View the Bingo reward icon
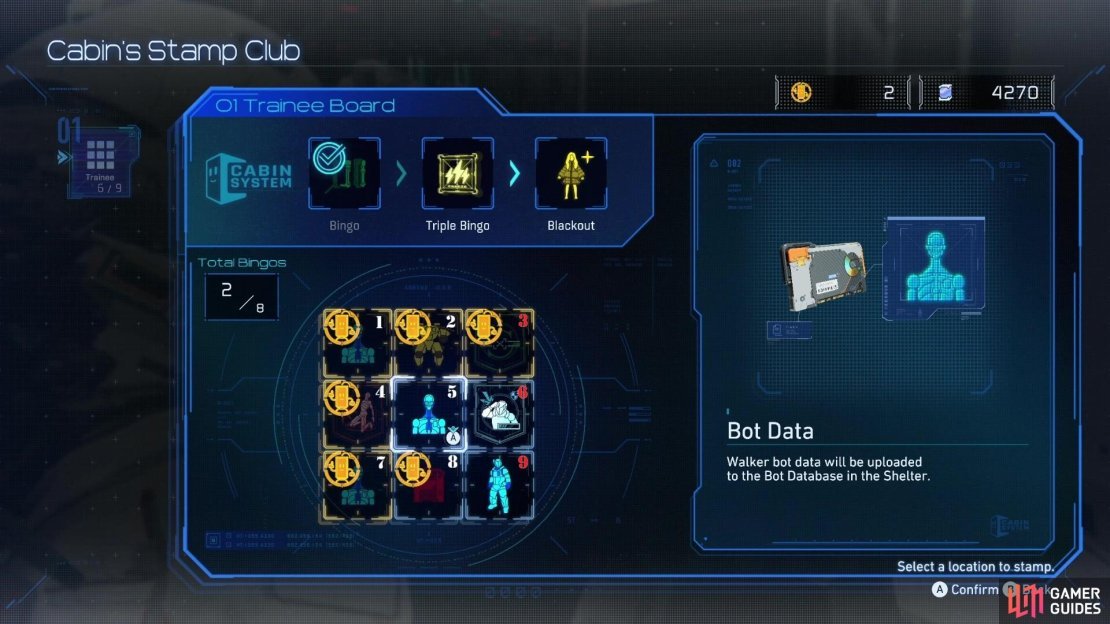 [344, 173]
